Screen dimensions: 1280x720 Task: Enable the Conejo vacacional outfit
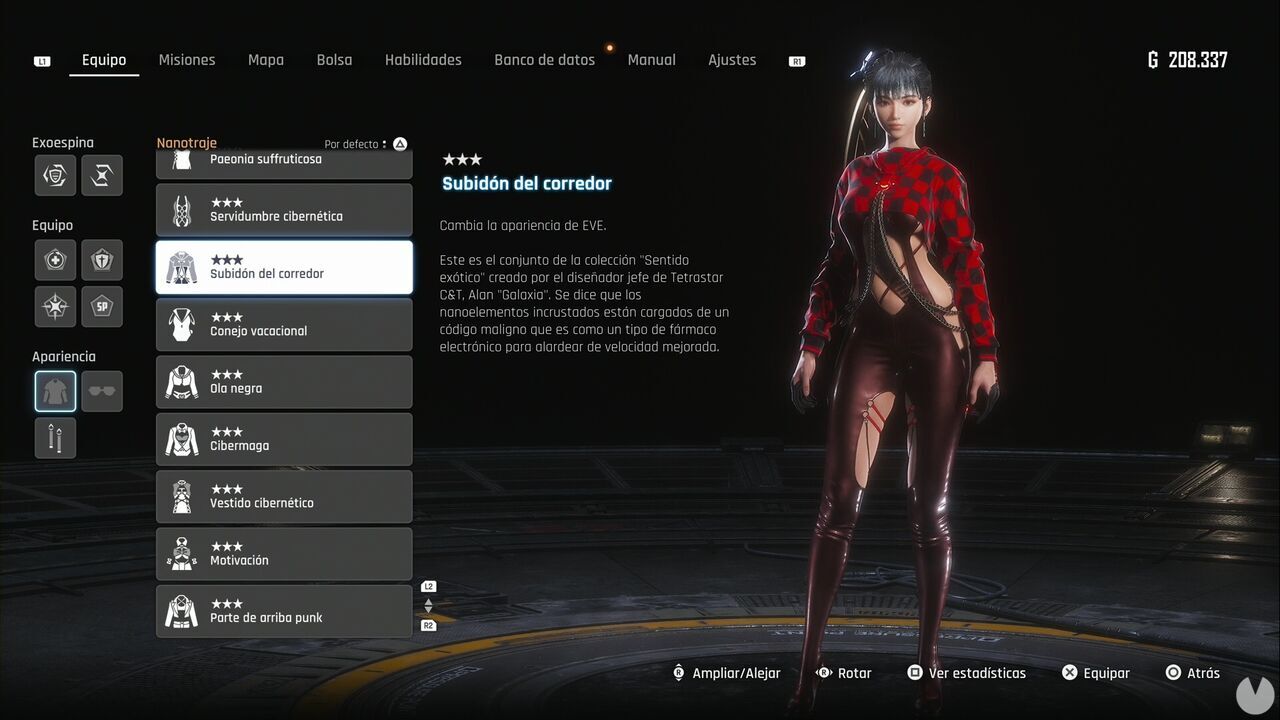tap(284, 324)
